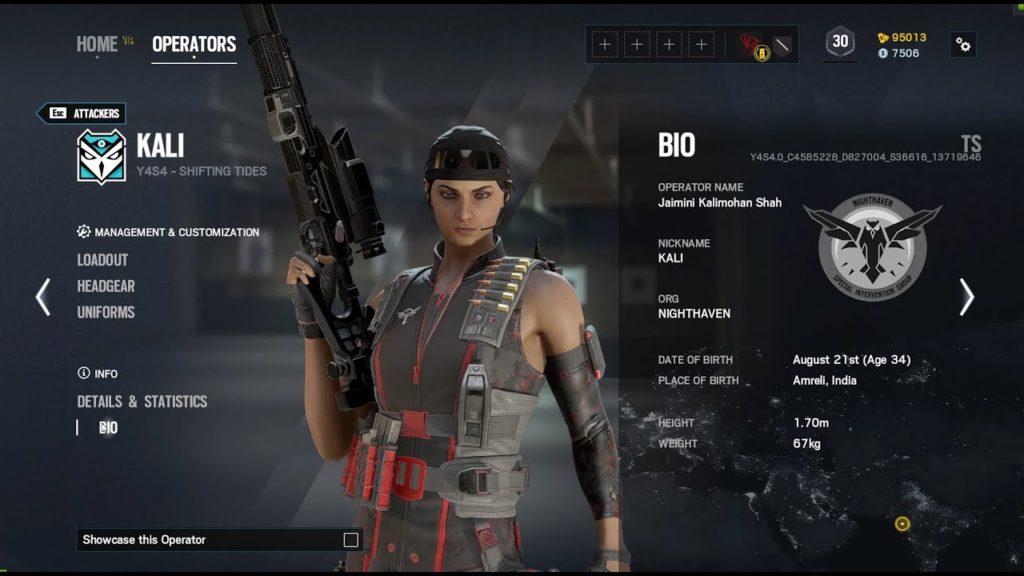Switch to the Home tab
The image size is (1024, 576).
pyautogui.click(x=97, y=44)
